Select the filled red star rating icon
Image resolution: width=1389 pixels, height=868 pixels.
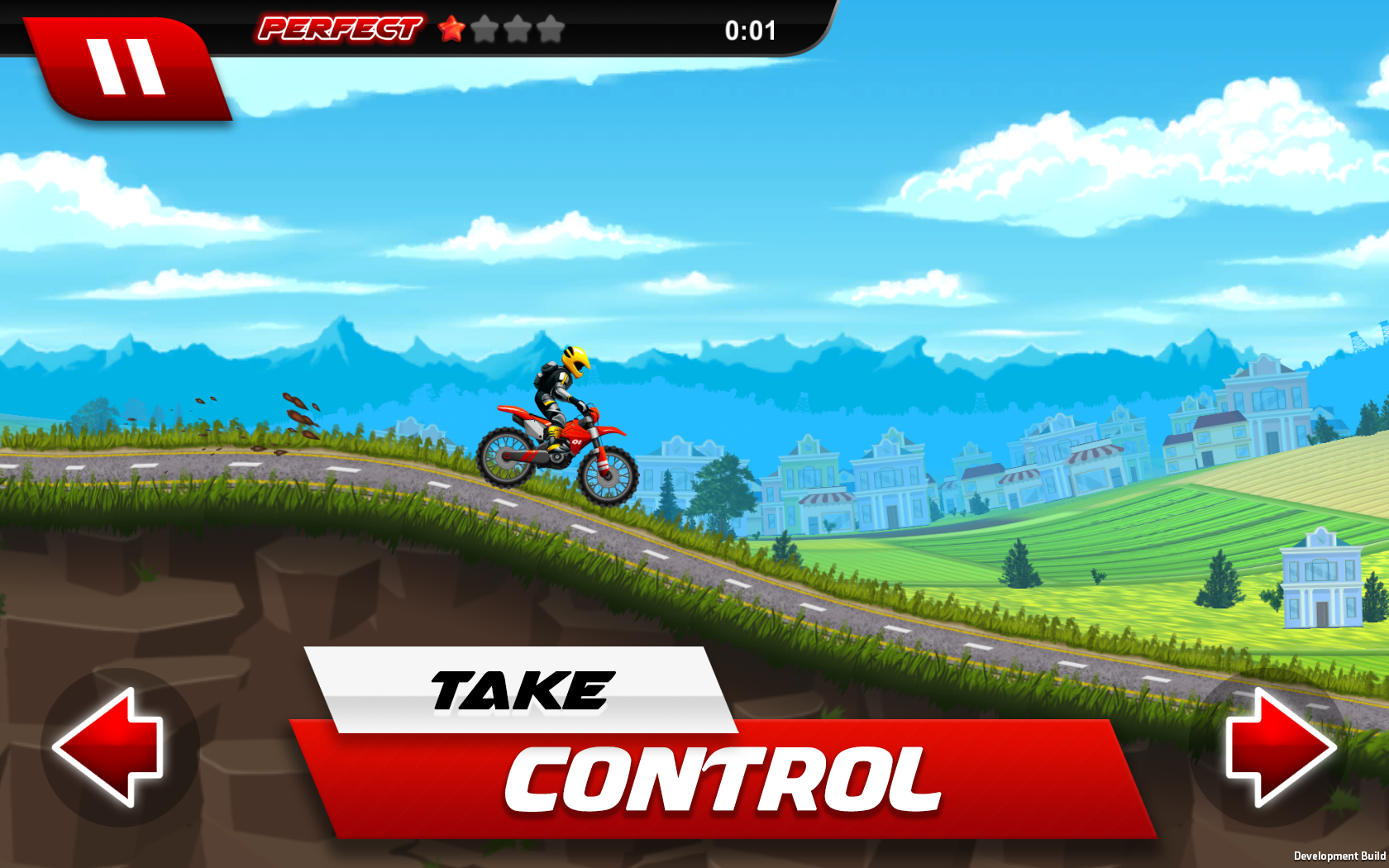453,30
